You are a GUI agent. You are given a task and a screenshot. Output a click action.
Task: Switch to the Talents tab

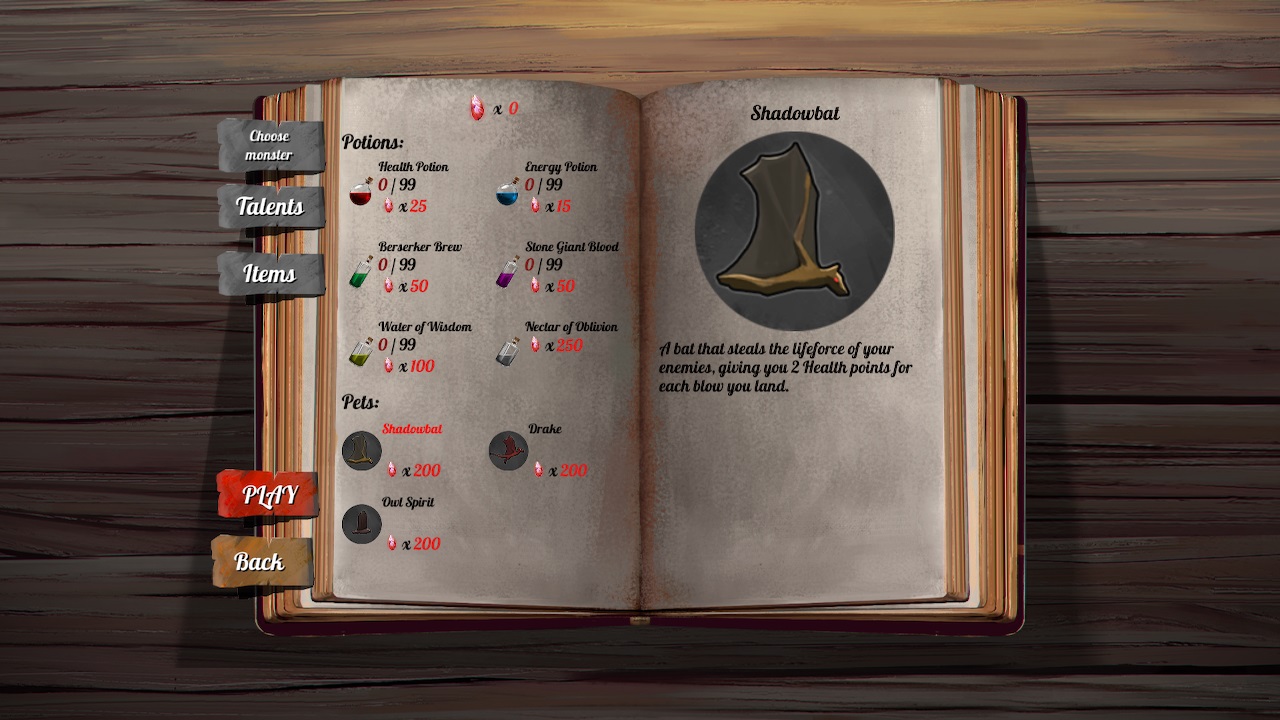point(269,208)
